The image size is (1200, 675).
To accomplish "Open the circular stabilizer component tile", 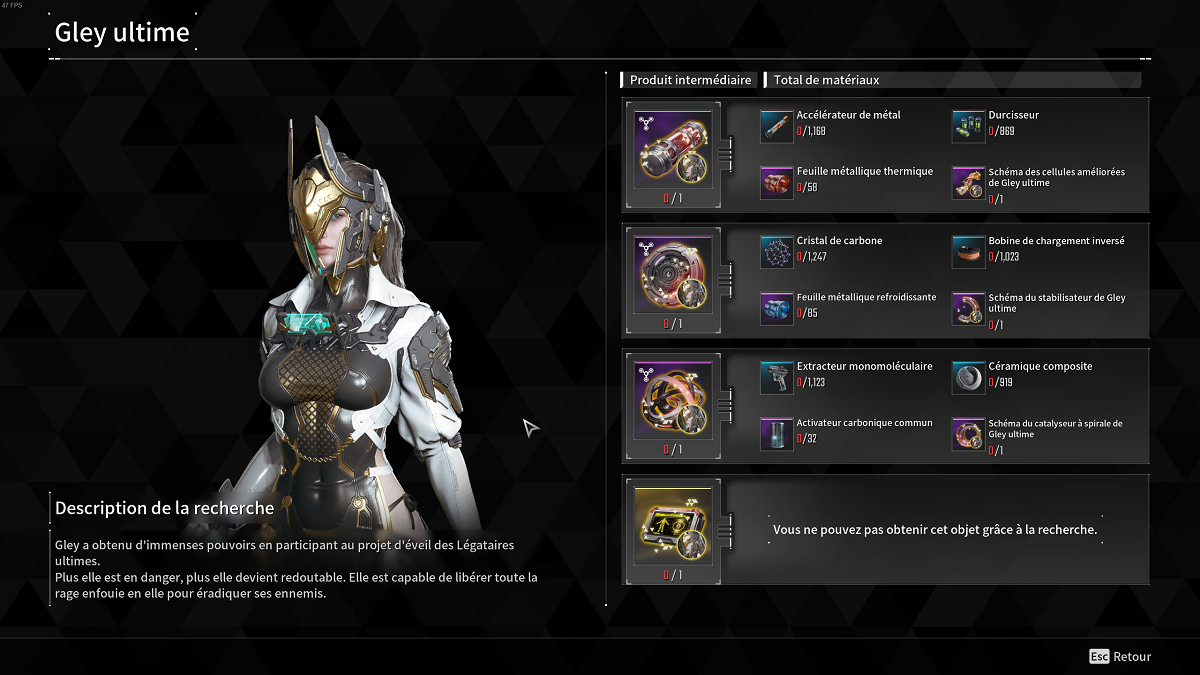I will pyautogui.click(x=673, y=274).
